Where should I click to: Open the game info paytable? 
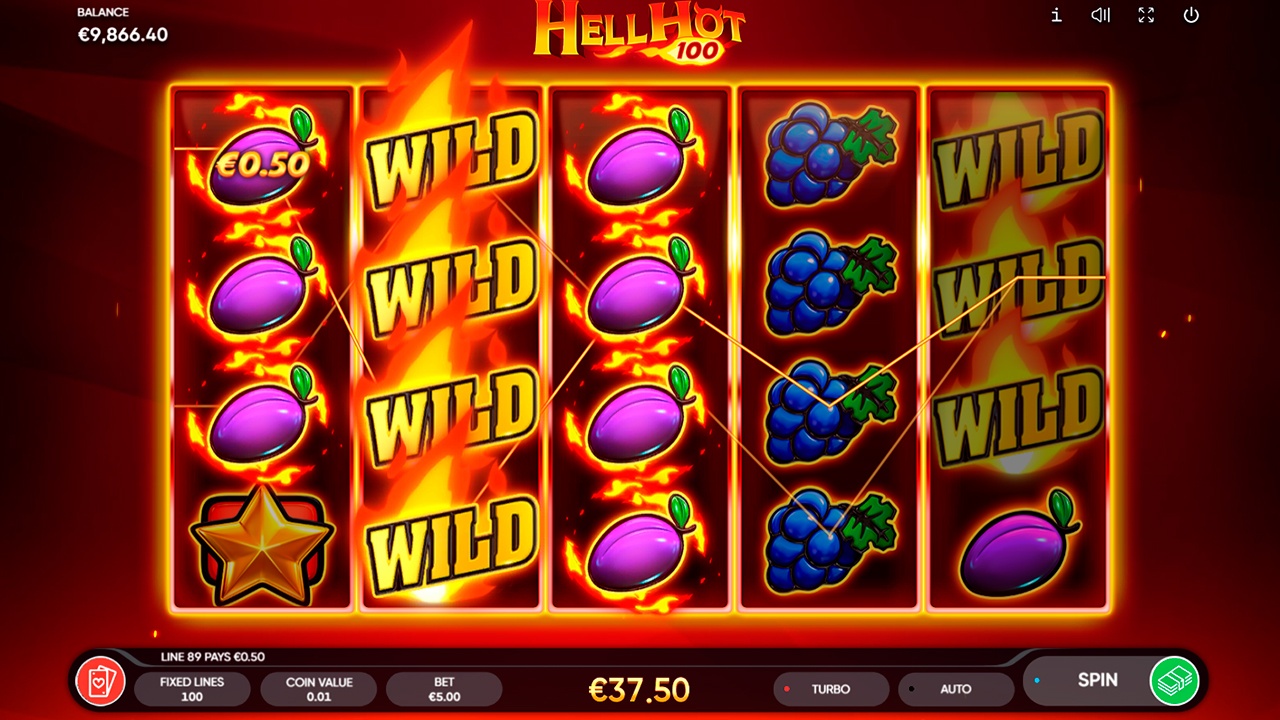[1056, 15]
